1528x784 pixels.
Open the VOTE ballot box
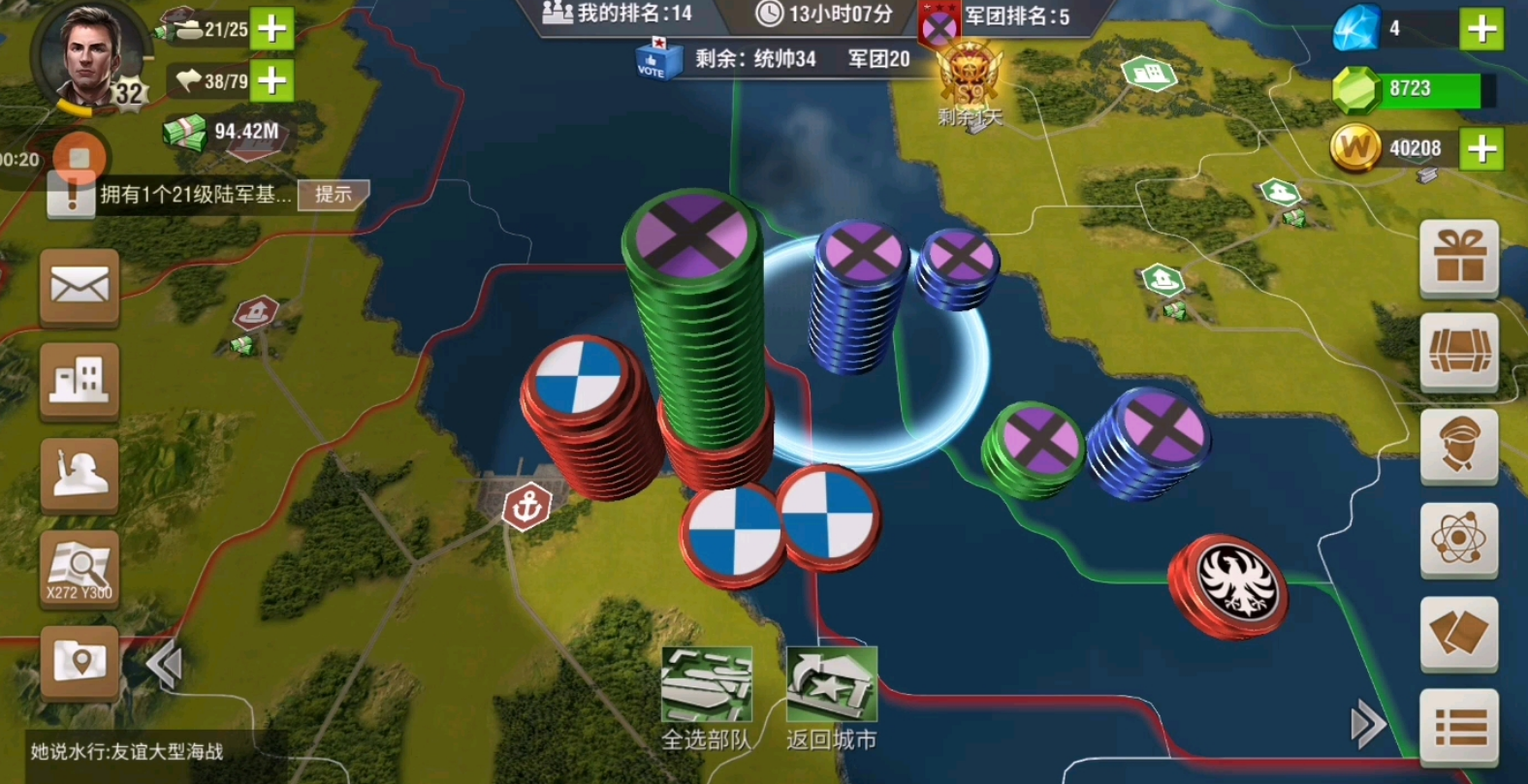[652, 60]
